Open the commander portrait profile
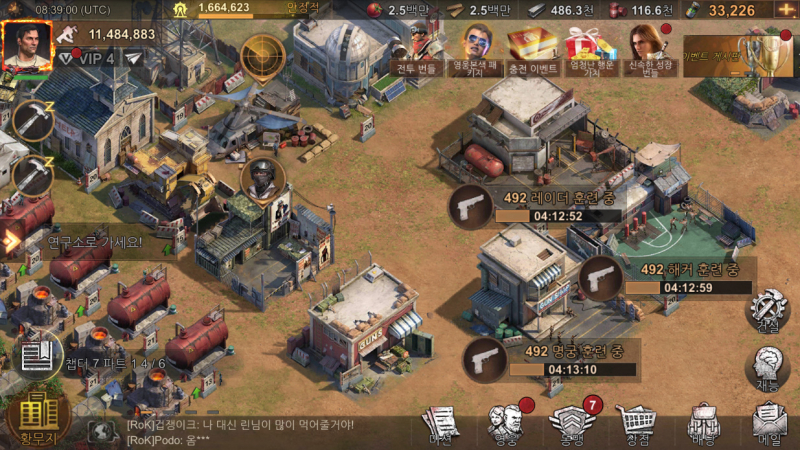Screen dimensions: 800x450 (x=26, y=46)
